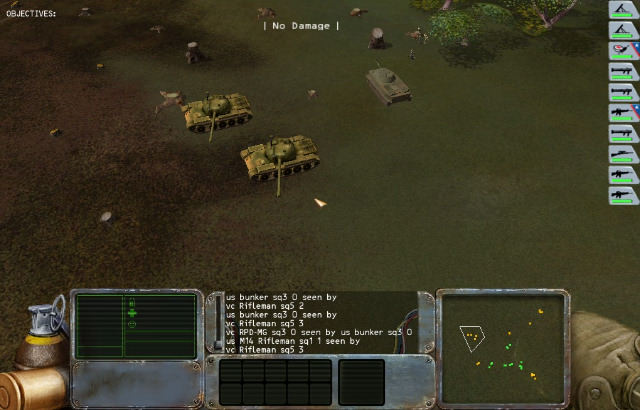Open the green unit status display
The image size is (640, 410).
coord(134,324)
